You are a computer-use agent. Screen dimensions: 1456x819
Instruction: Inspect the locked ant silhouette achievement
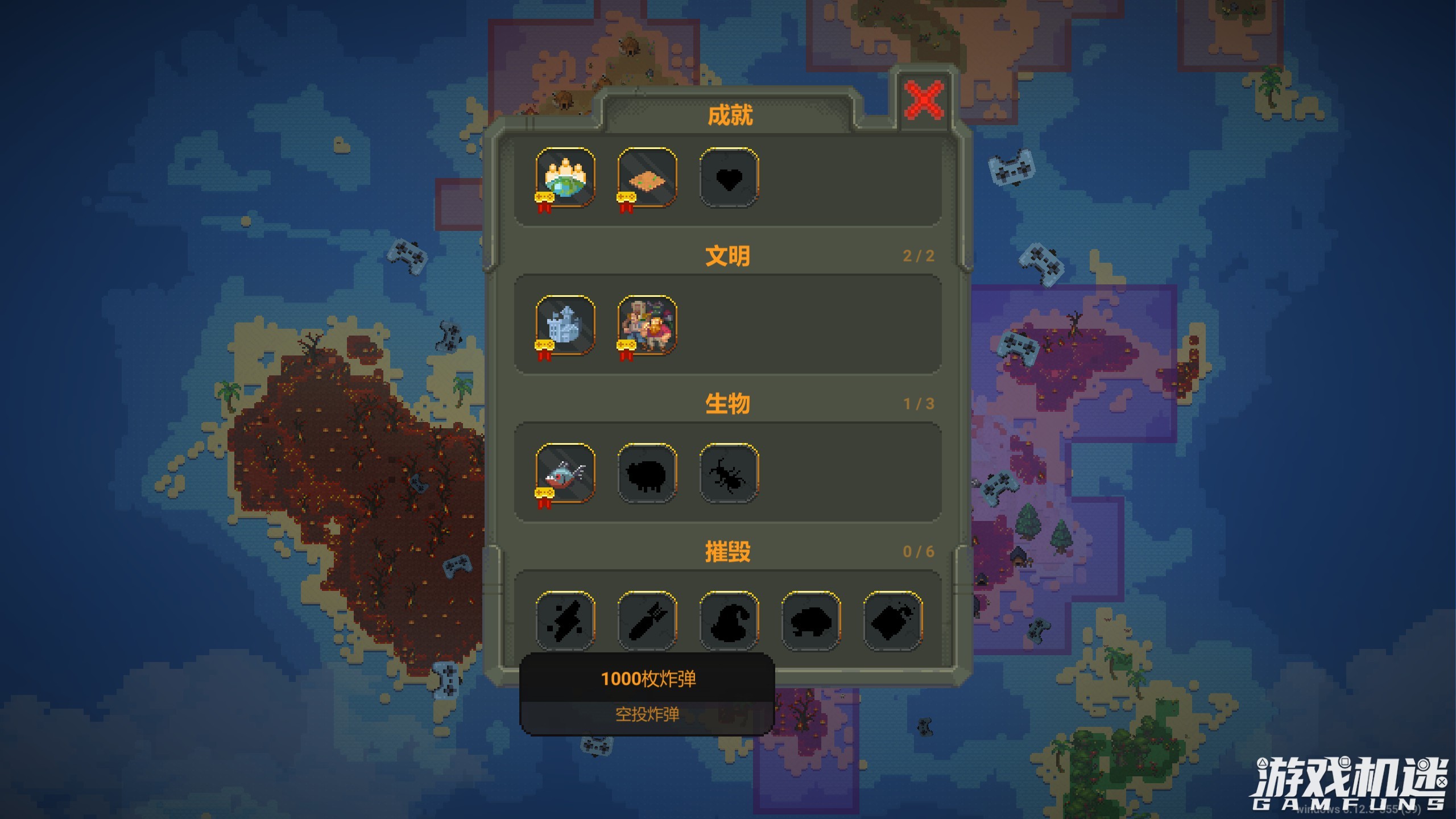click(729, 473)
